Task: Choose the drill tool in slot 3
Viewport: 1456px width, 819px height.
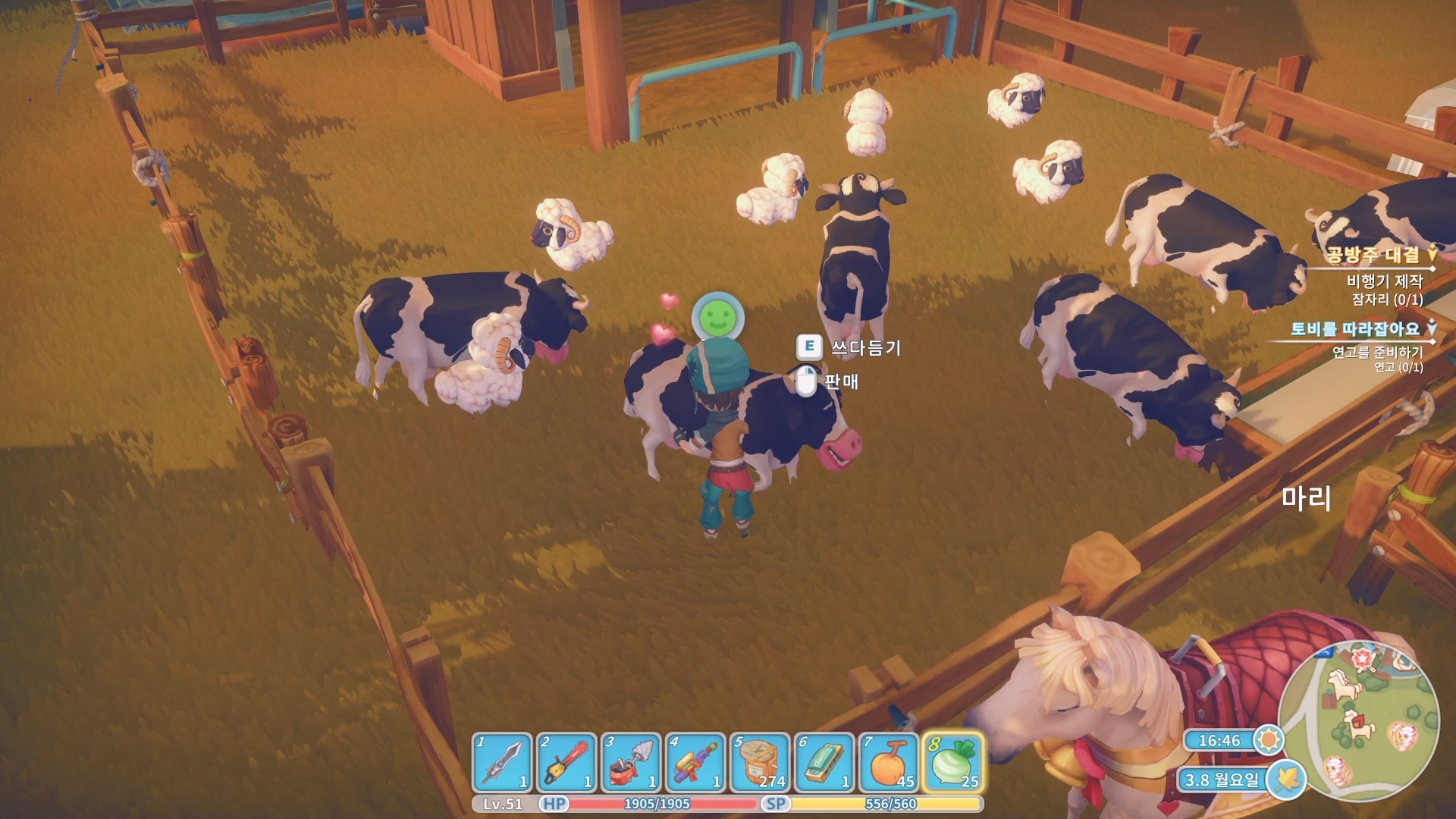Action: (631, 761)
